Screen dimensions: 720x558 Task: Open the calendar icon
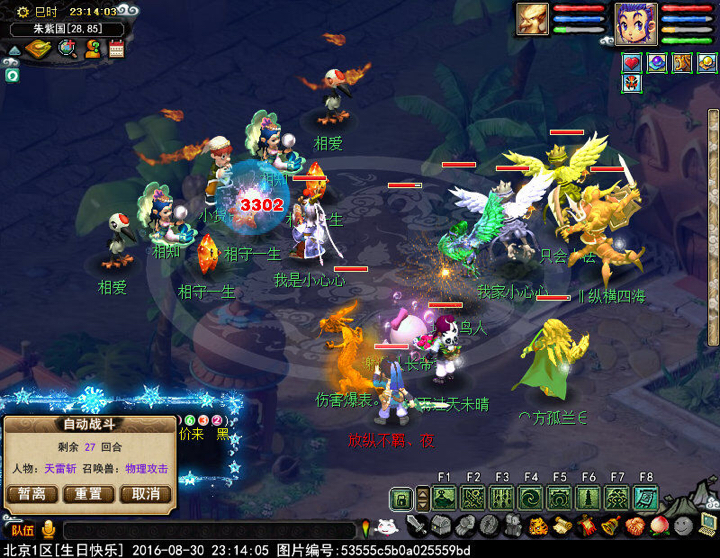click(x=117, y=49)
